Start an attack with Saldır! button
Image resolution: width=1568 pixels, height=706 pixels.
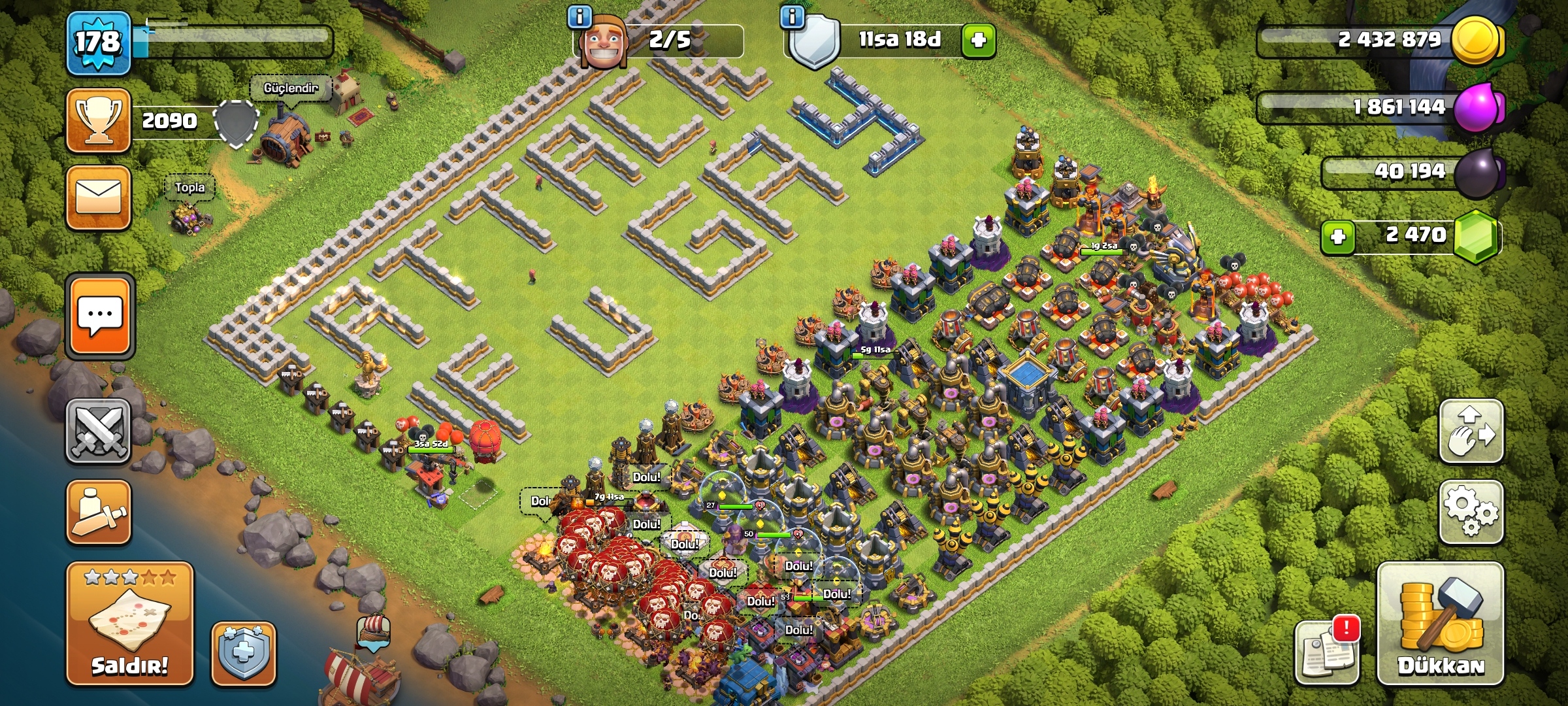click(129, 623)
